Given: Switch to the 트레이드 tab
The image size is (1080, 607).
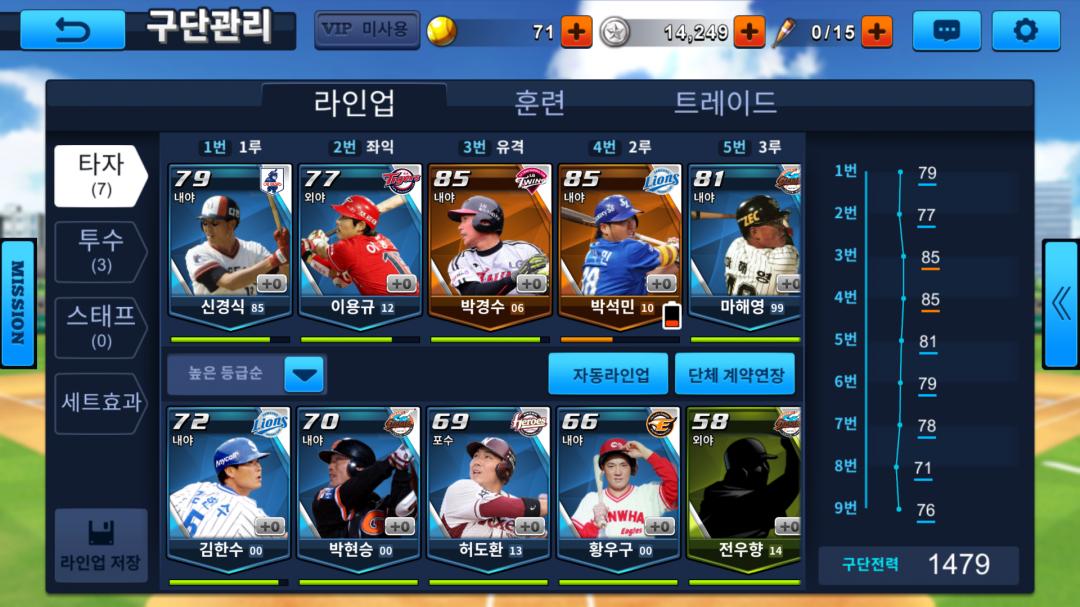Looking at the screenshot, I should pos(725,102).
